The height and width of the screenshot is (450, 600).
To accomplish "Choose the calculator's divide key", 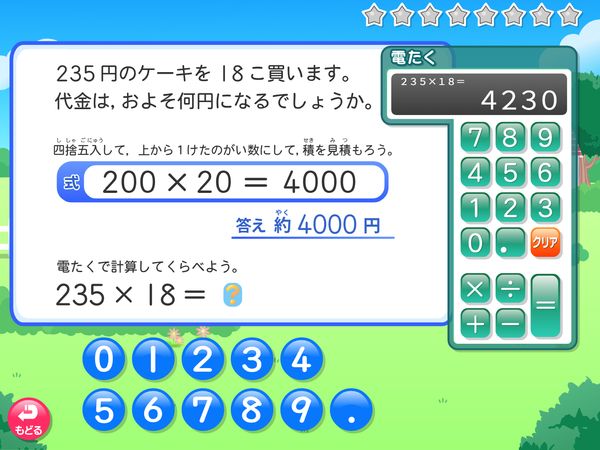I will [x=509, y=290].
